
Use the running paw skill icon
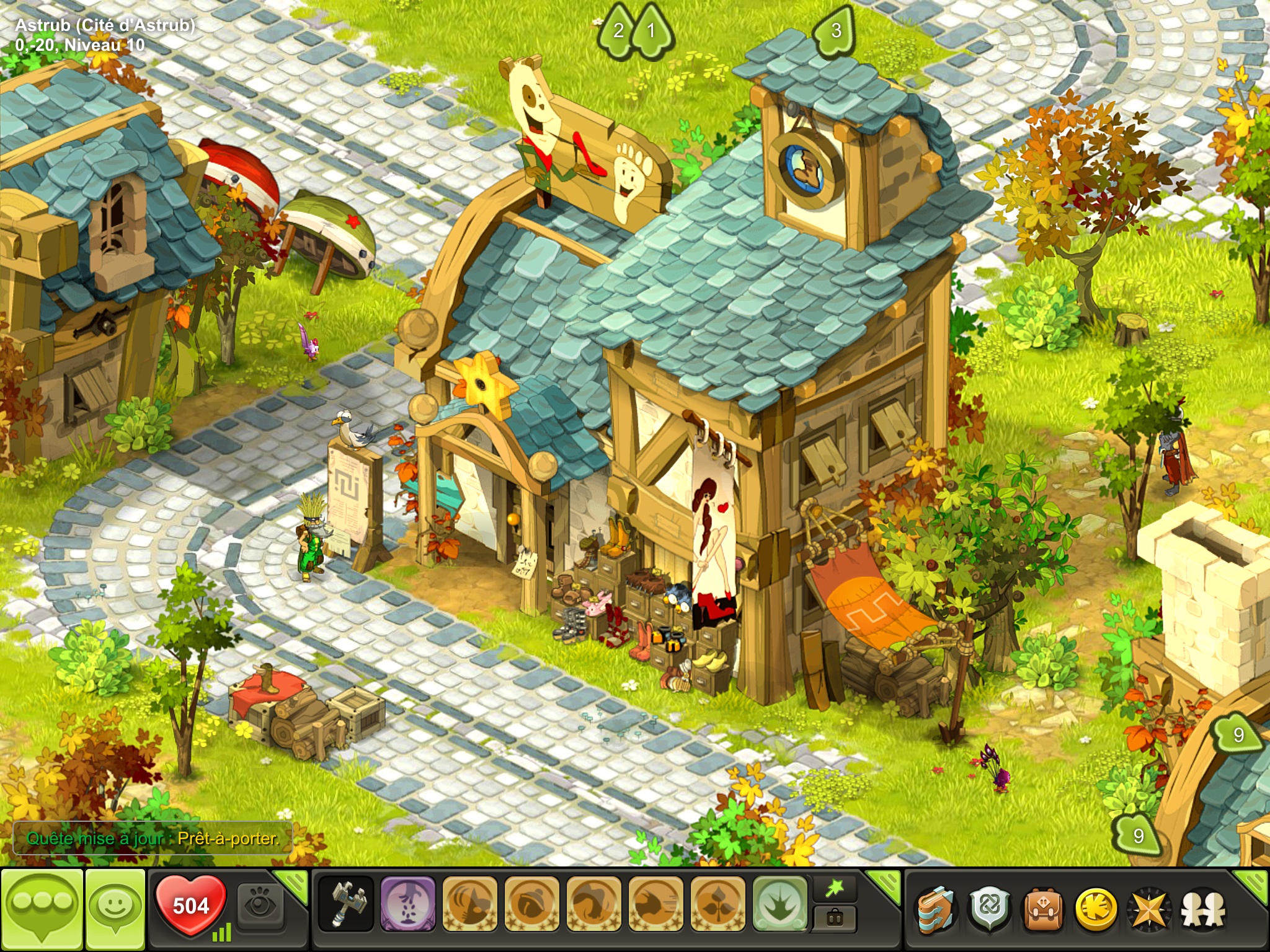[x=656, y=904]
